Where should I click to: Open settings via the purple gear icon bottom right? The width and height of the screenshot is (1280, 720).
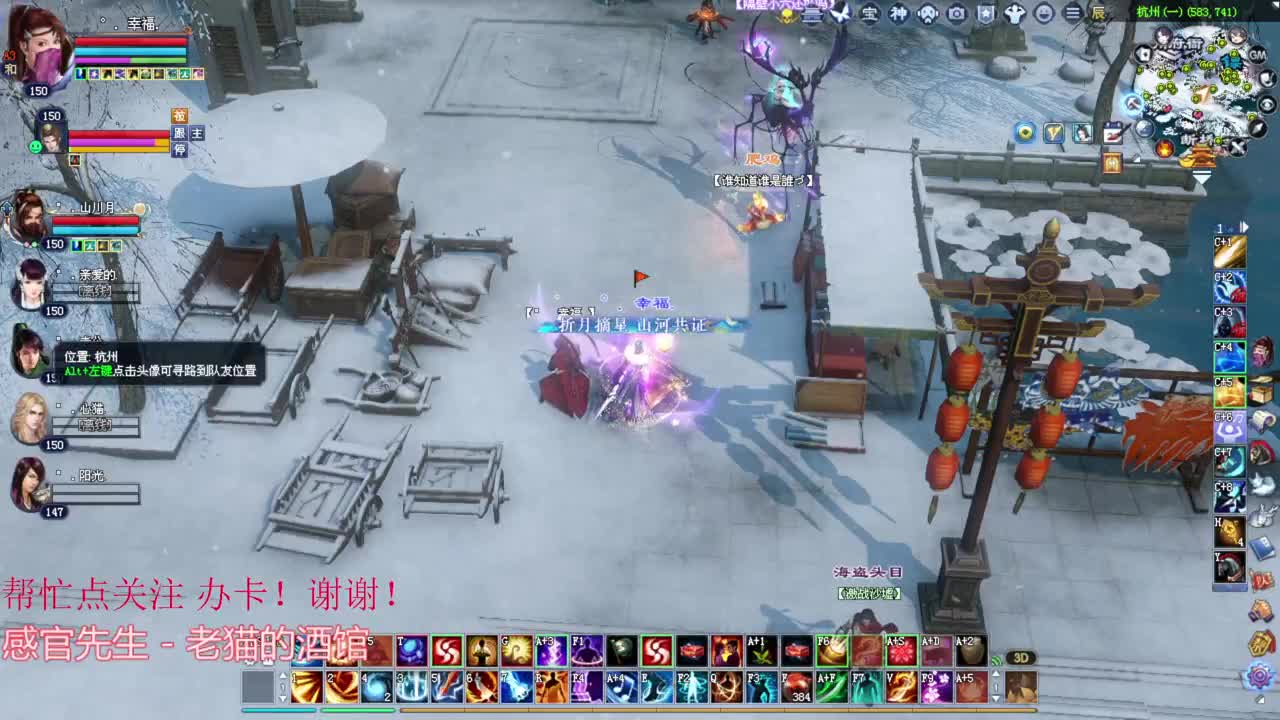[x=1260, y=677]
